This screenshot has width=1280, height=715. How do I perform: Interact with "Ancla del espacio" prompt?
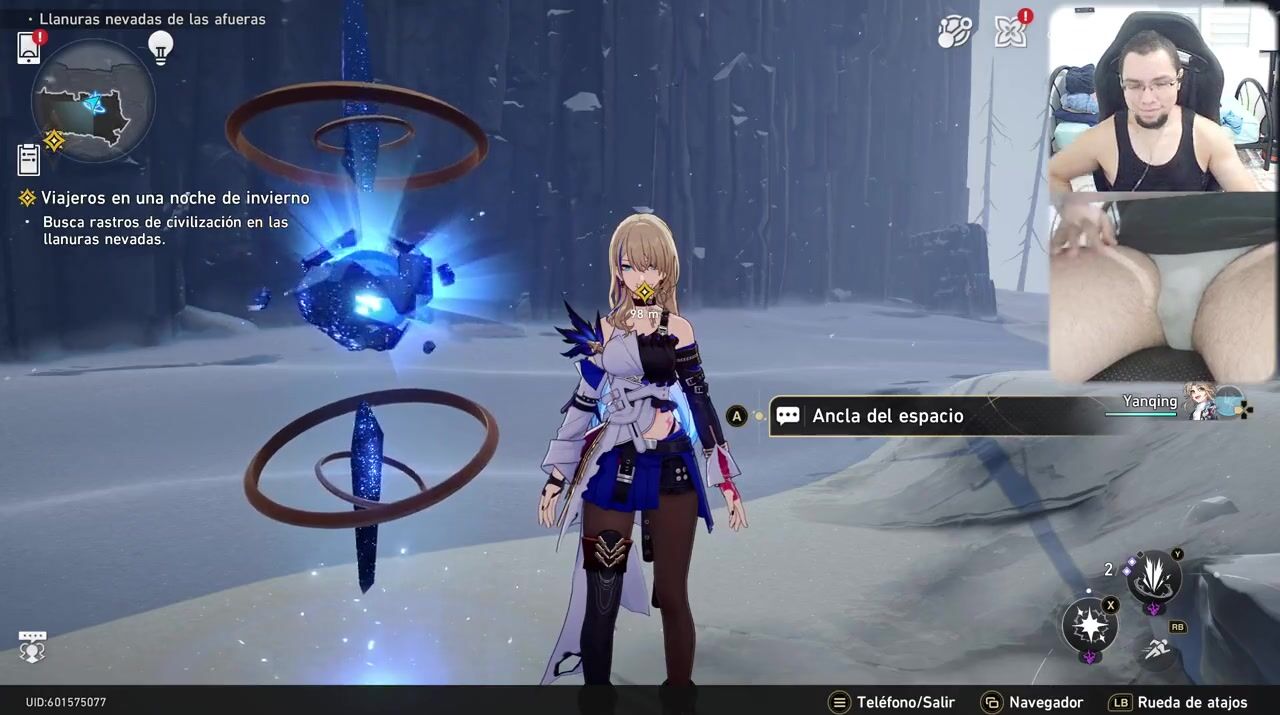(887, 416)
